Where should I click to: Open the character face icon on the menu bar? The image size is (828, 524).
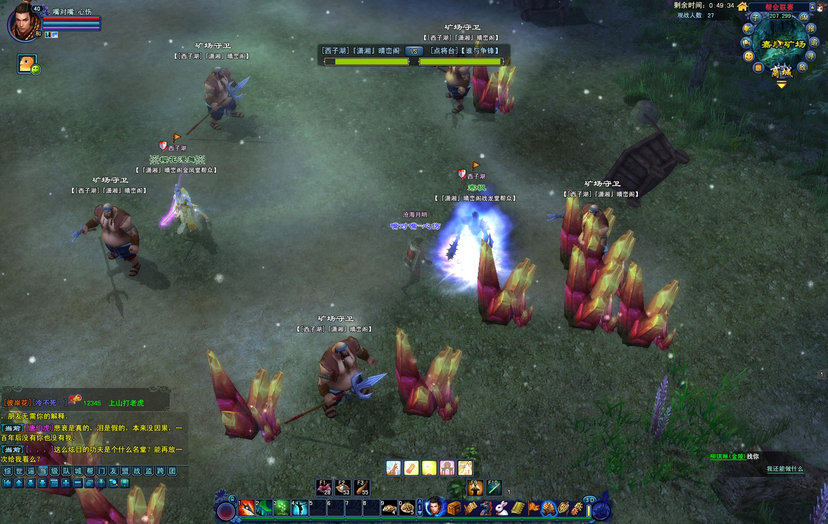click(x=434, y=508)
